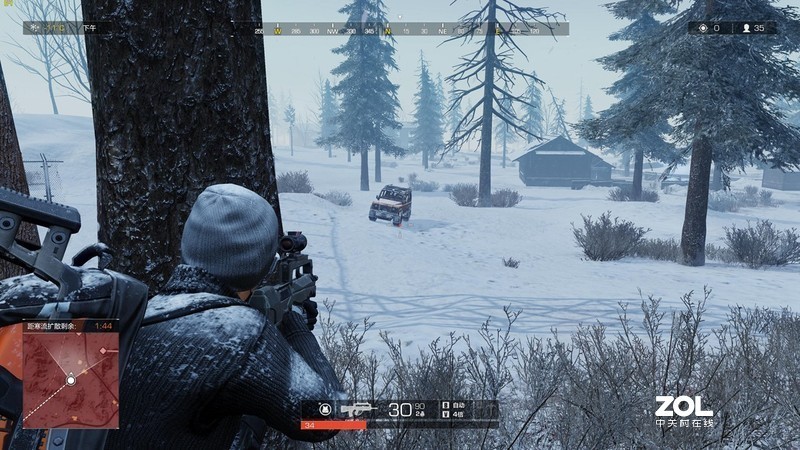Click the kill count crosshair icon
This screenshot has height=450, width=800.
click(x=703, y=28)
